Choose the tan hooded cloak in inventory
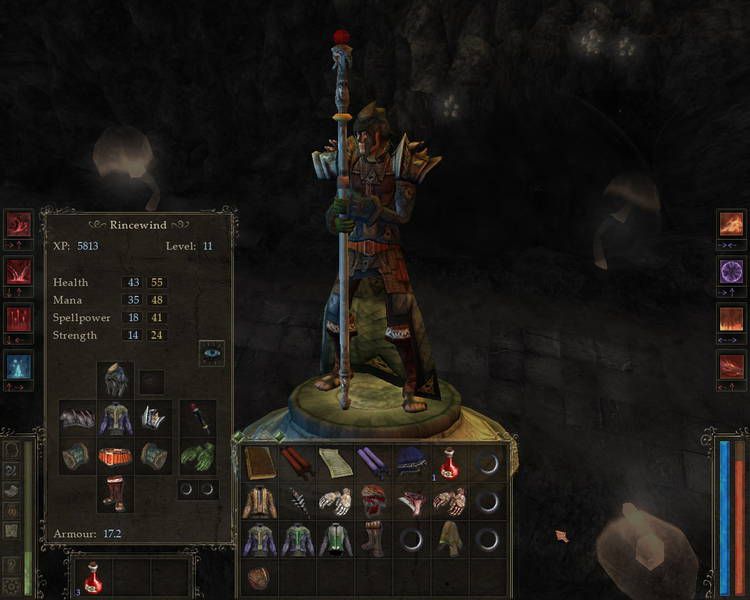This screenshot has width=750, height=600. (450, 540)
